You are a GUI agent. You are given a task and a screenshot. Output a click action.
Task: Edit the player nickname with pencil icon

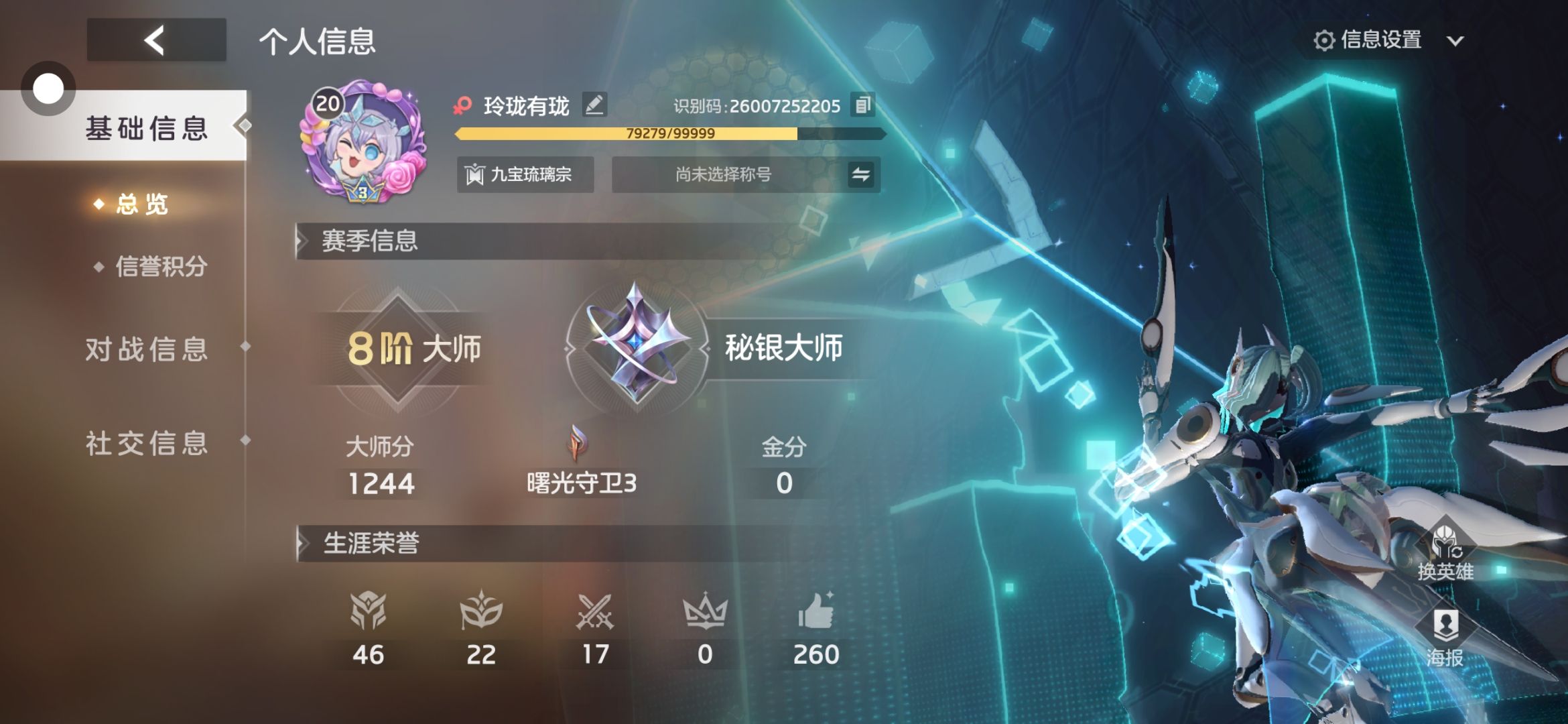[594, 105]
